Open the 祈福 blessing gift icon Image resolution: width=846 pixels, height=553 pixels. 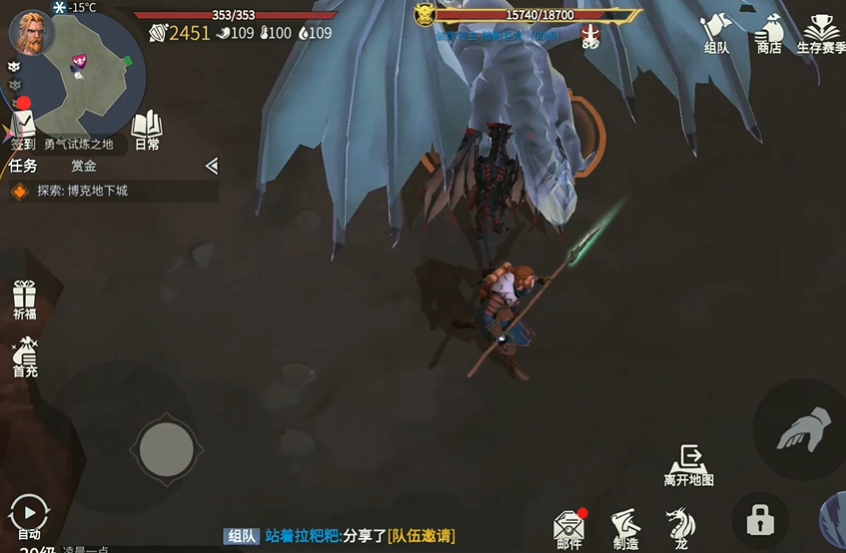(24, 299)
